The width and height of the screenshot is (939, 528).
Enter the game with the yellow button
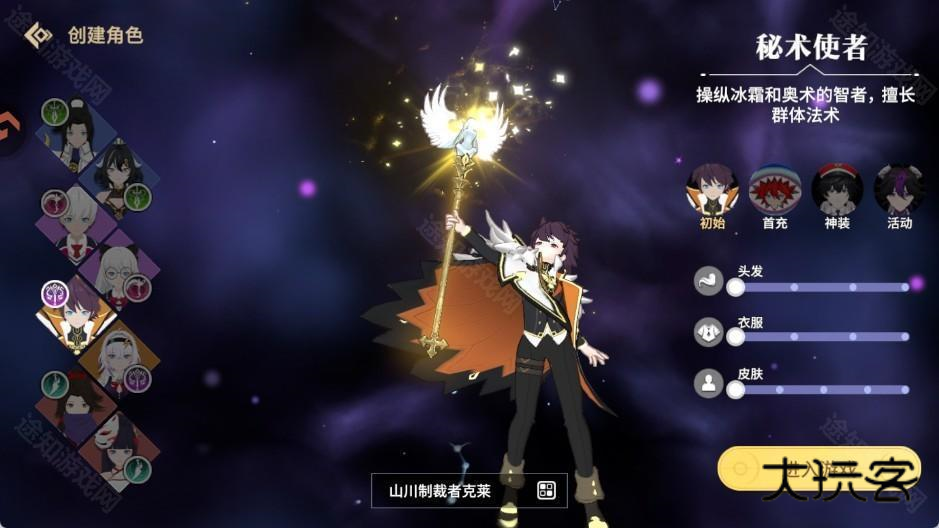point(818,470)
